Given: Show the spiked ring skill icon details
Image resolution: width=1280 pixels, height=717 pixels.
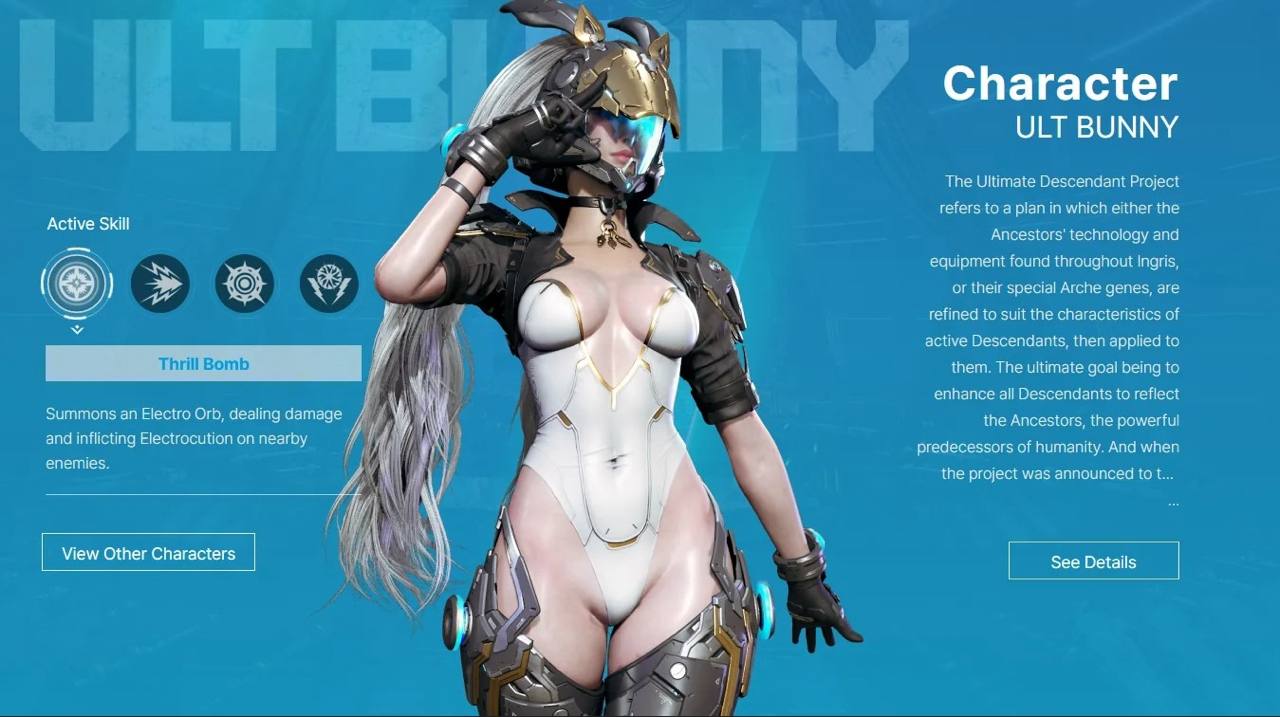Looking at the screenshot, I should tap(244, 284).
